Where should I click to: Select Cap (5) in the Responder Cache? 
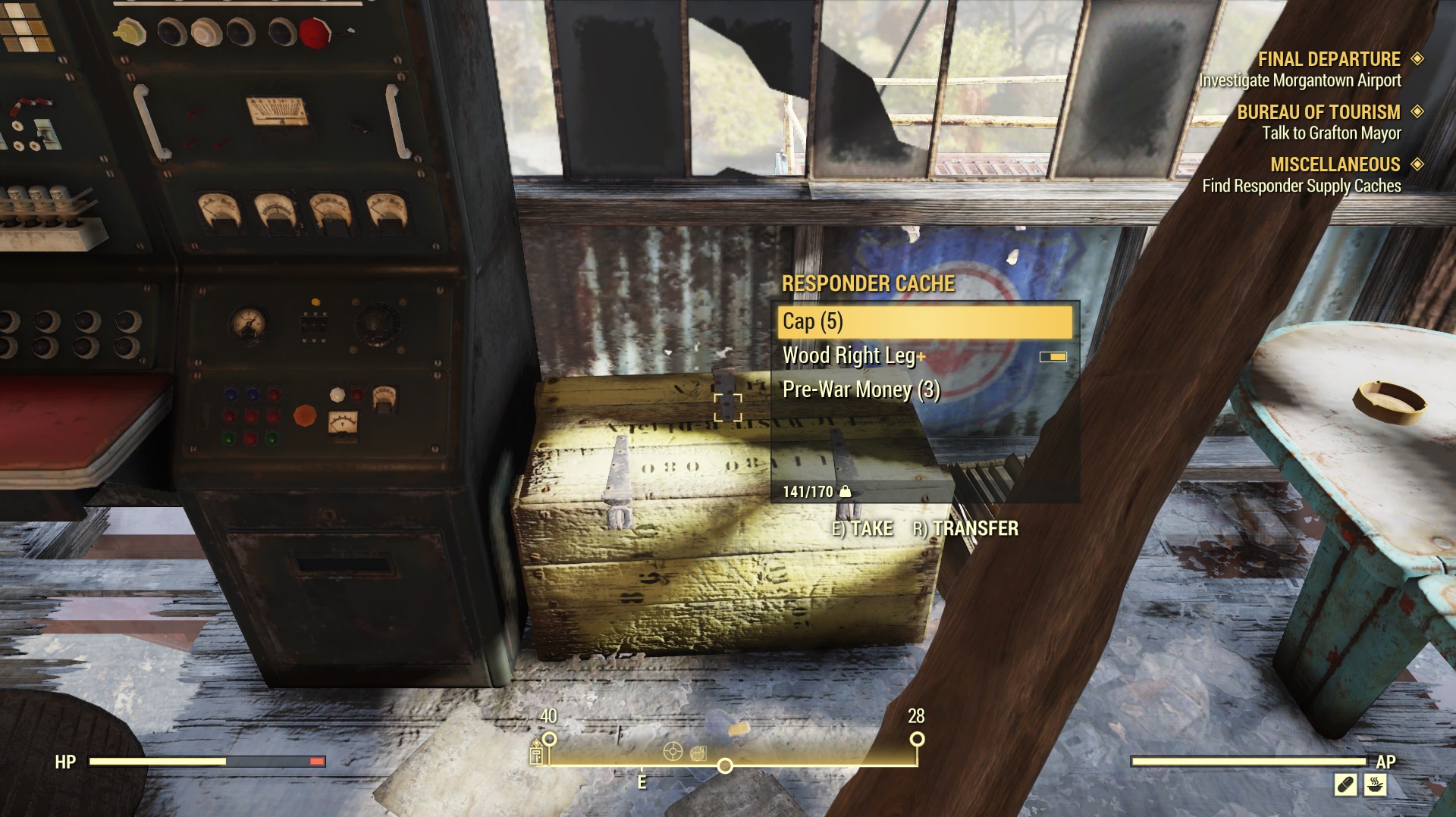click(924, 322)
